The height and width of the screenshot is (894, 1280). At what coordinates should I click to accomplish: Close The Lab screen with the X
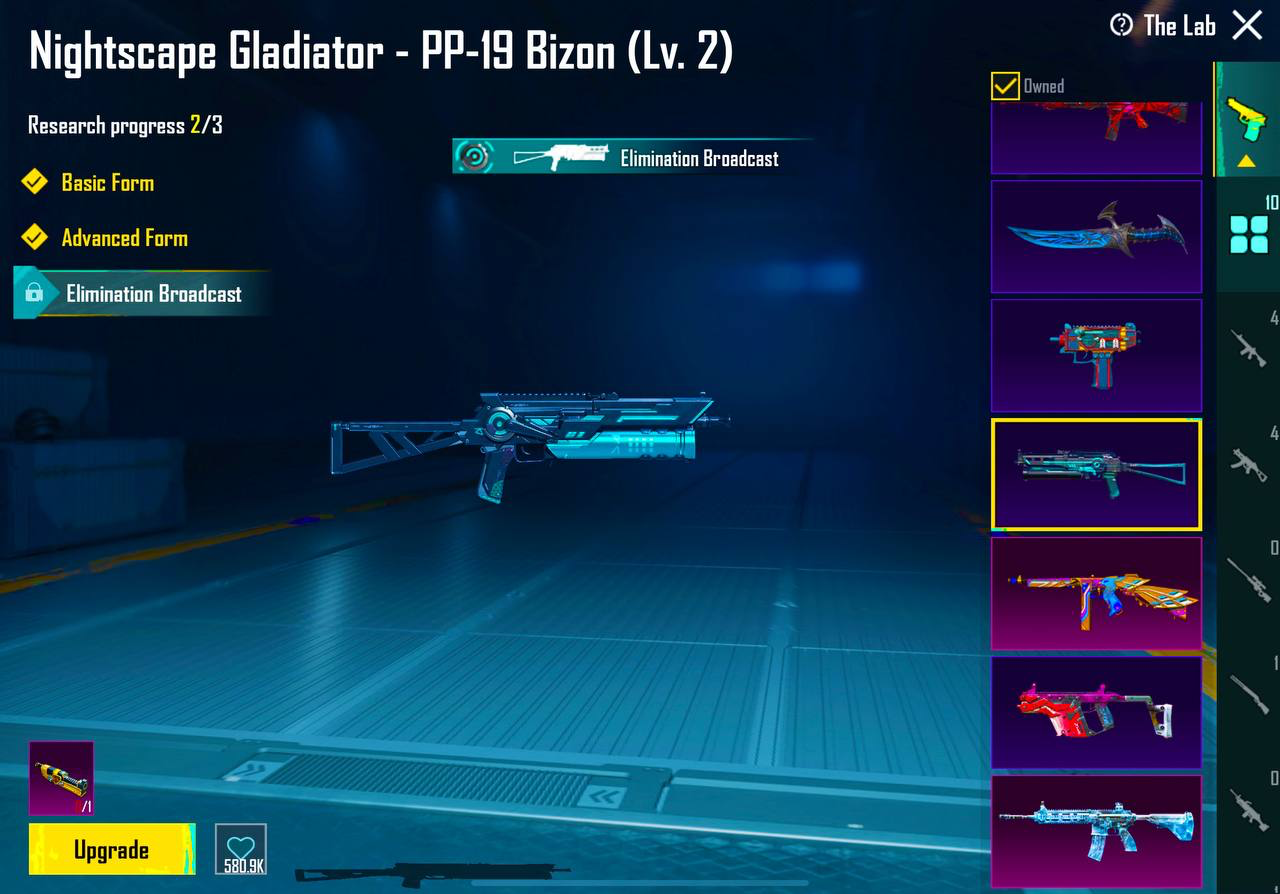(1247, 25)
